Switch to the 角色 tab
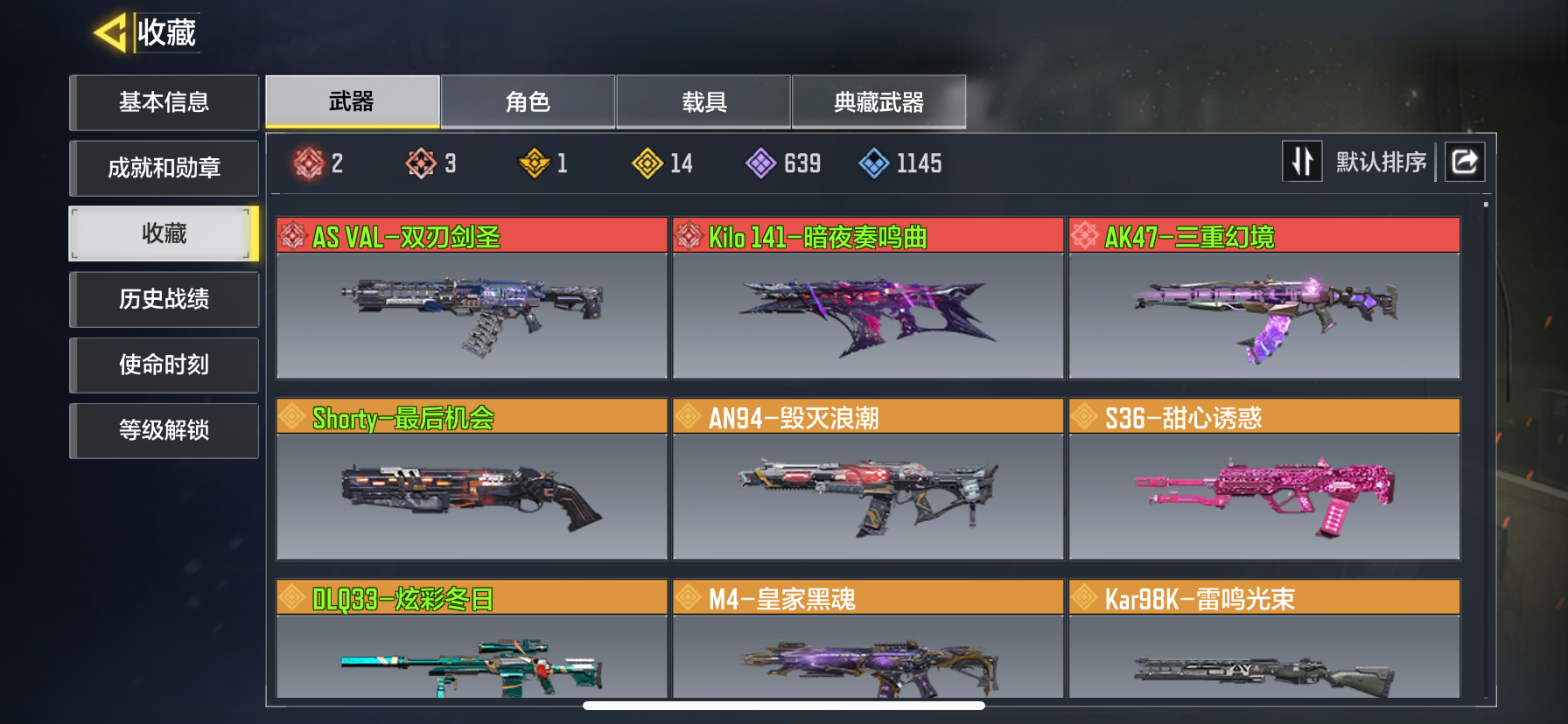1568x724 pixels. point(528,102)
